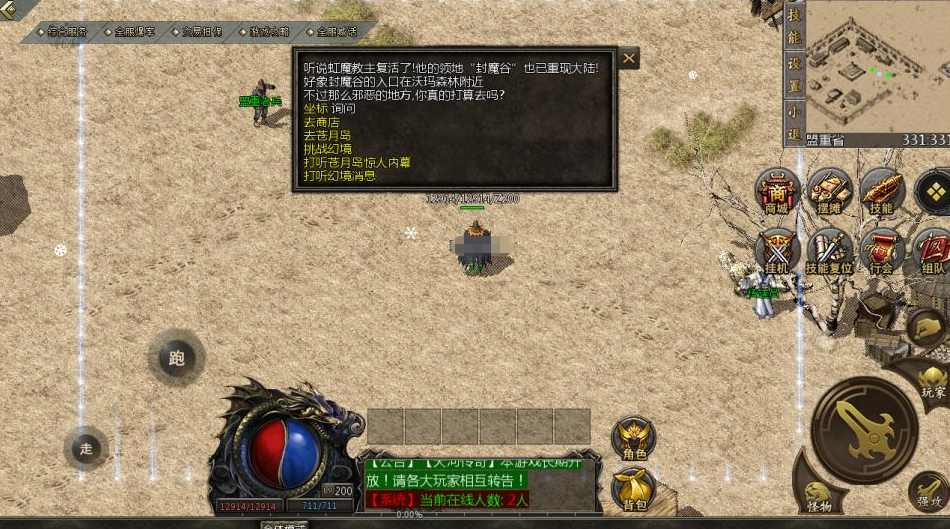Click the 技能复位 skill reset icon
Screen dimensions: 950x529
pos(829,249)
